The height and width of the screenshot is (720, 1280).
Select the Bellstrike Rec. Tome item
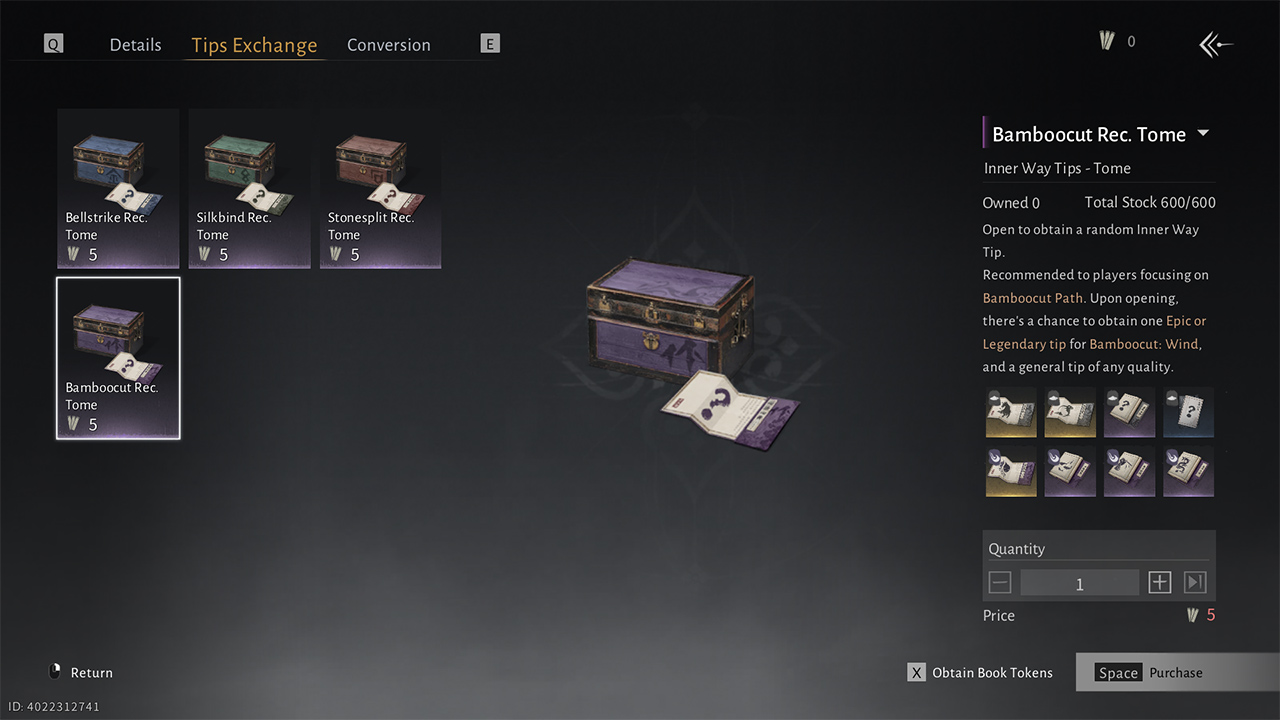point(118,188)
